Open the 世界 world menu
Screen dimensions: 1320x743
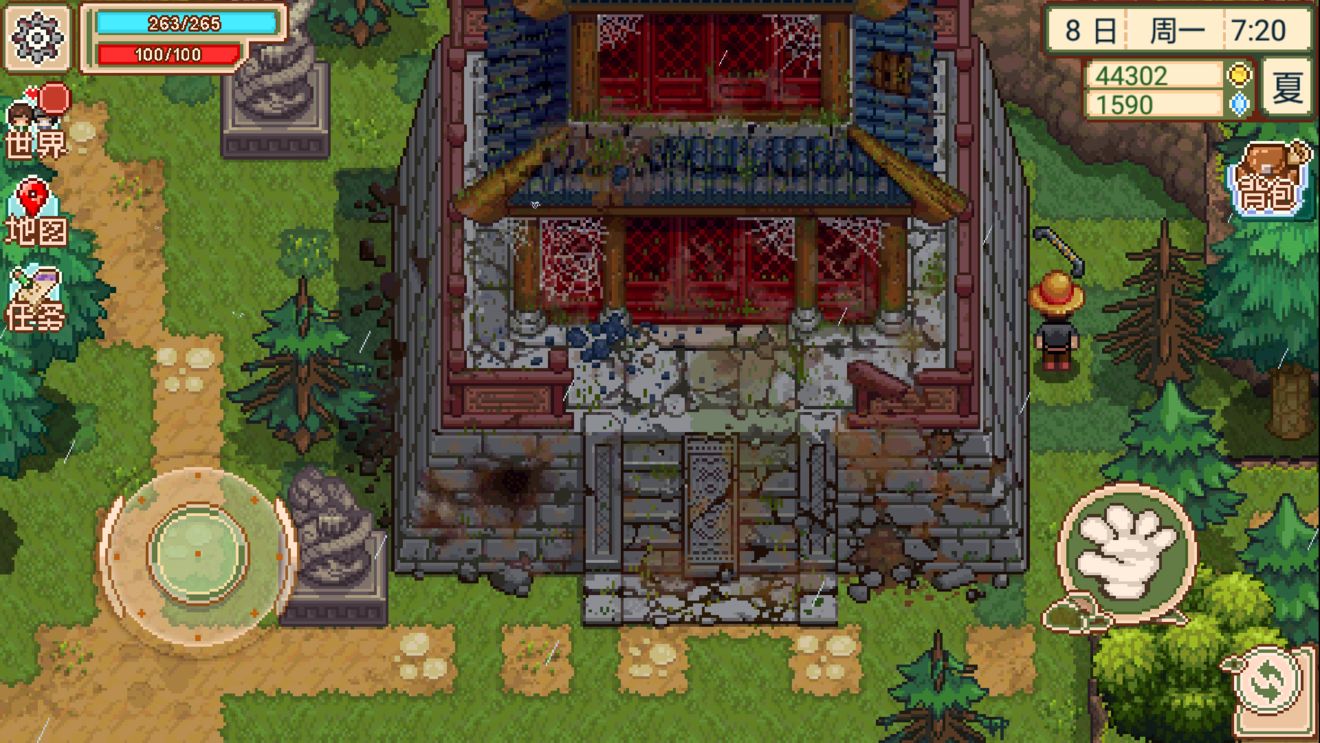38,122
